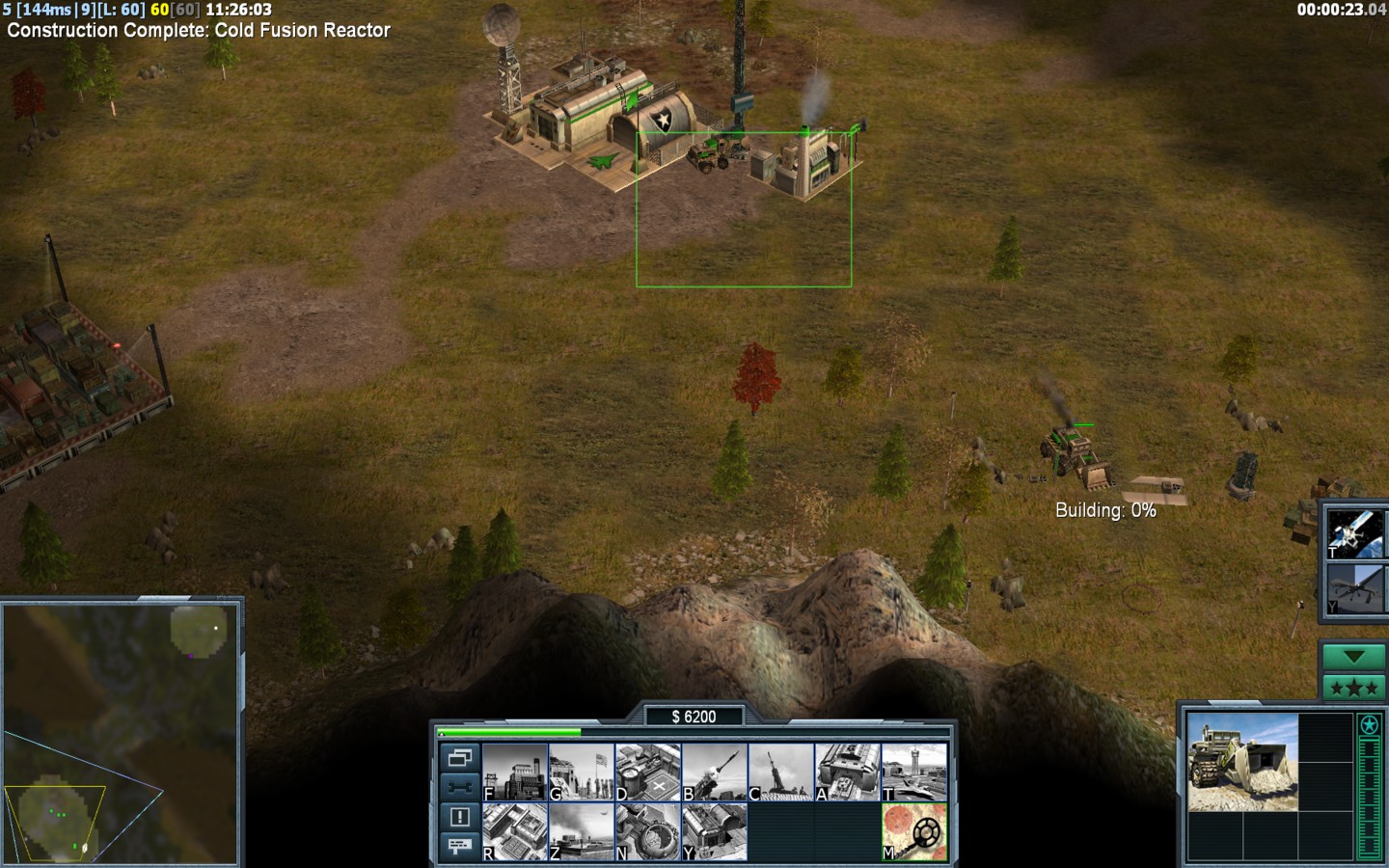Open the three-star General's Promotions button
This screenshot has height=868, width=1389.
point(1353,688)
